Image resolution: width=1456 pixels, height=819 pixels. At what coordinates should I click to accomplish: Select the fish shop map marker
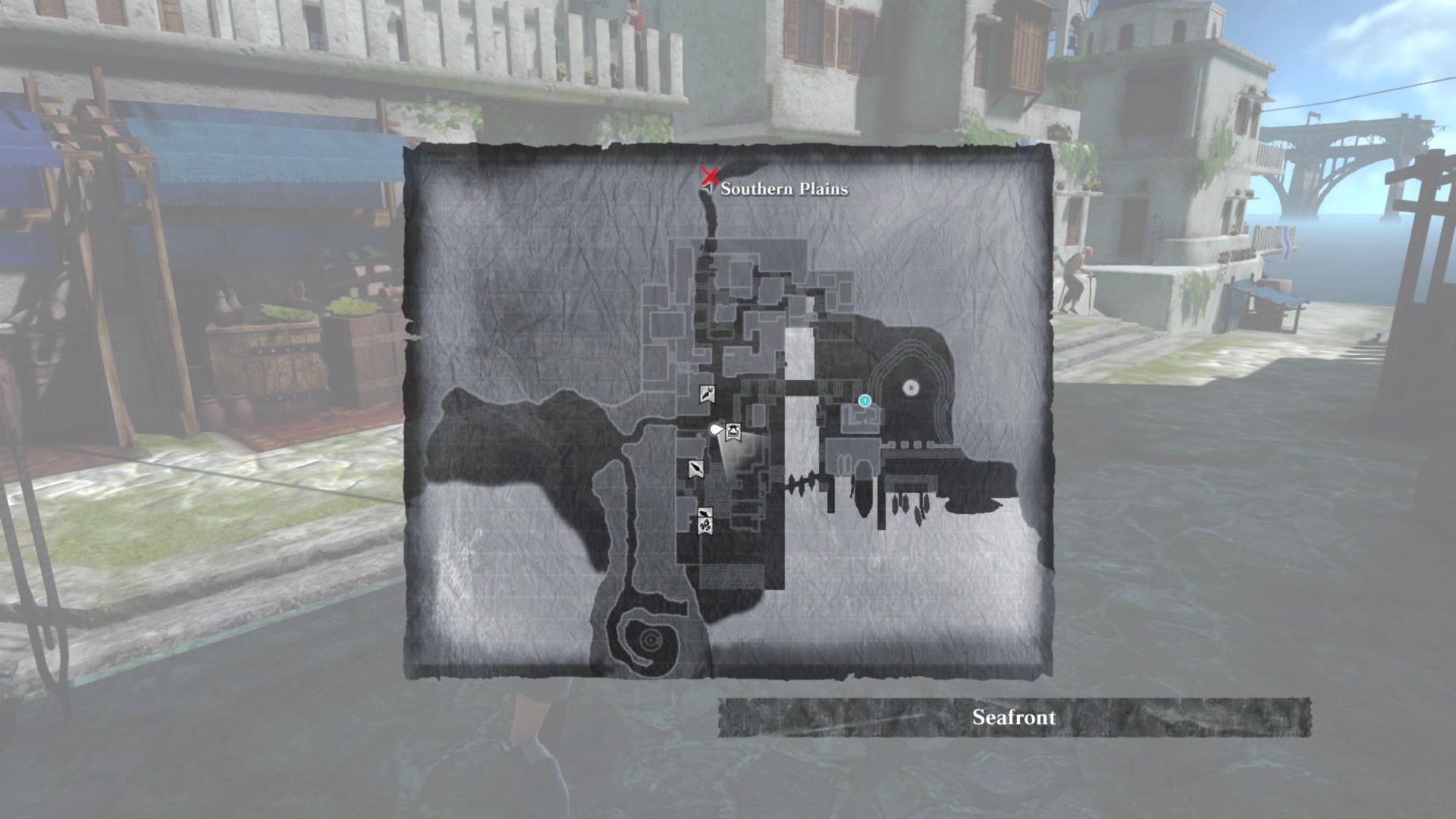tap(704, 513)
